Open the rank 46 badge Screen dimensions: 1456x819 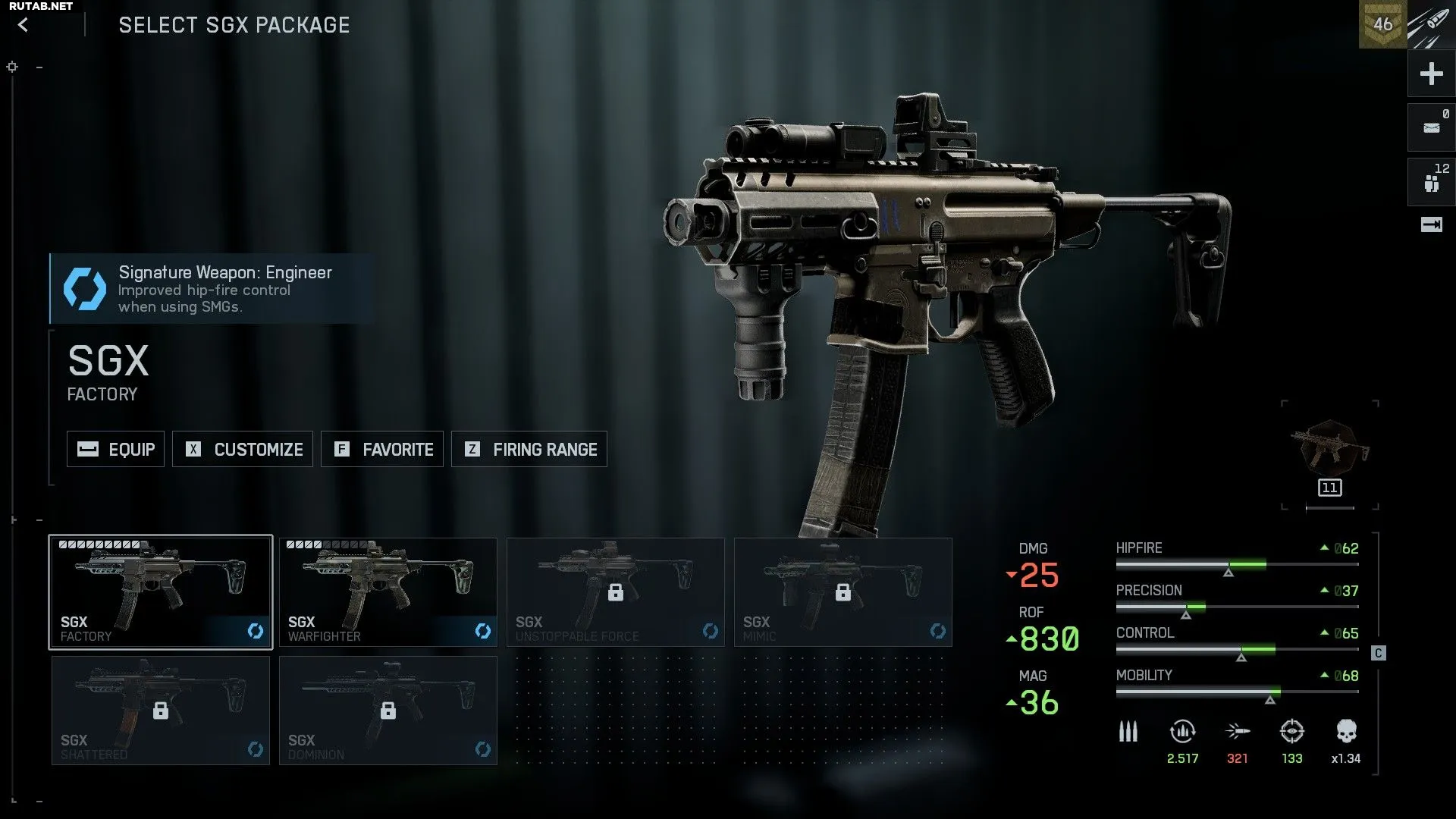coord(1382,24)
